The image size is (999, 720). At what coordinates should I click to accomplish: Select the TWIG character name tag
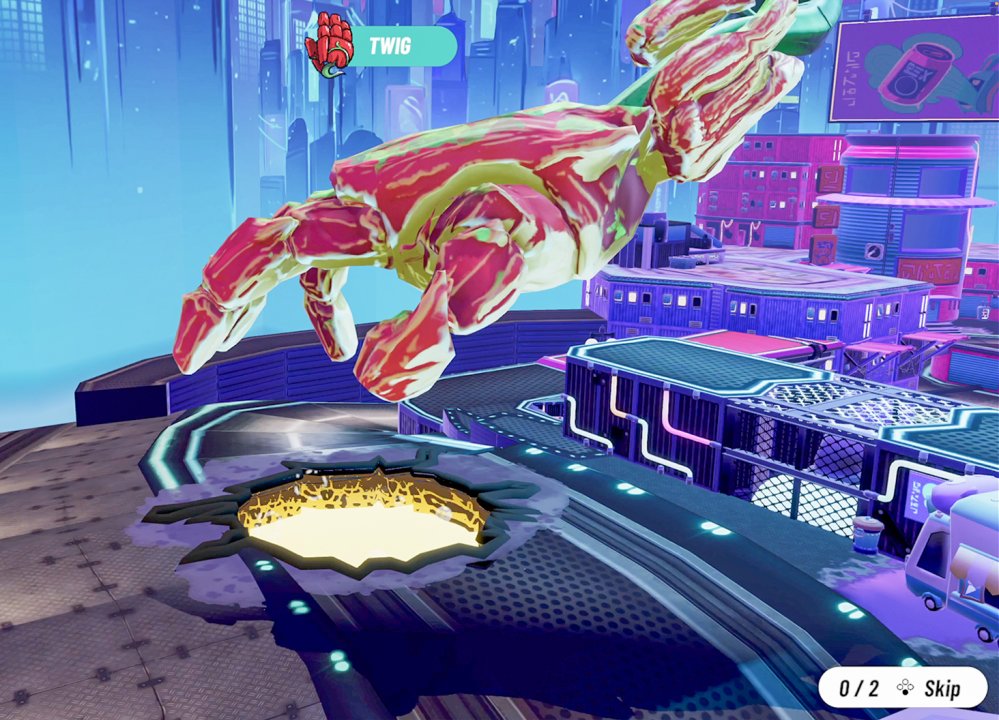pos(392,46)
